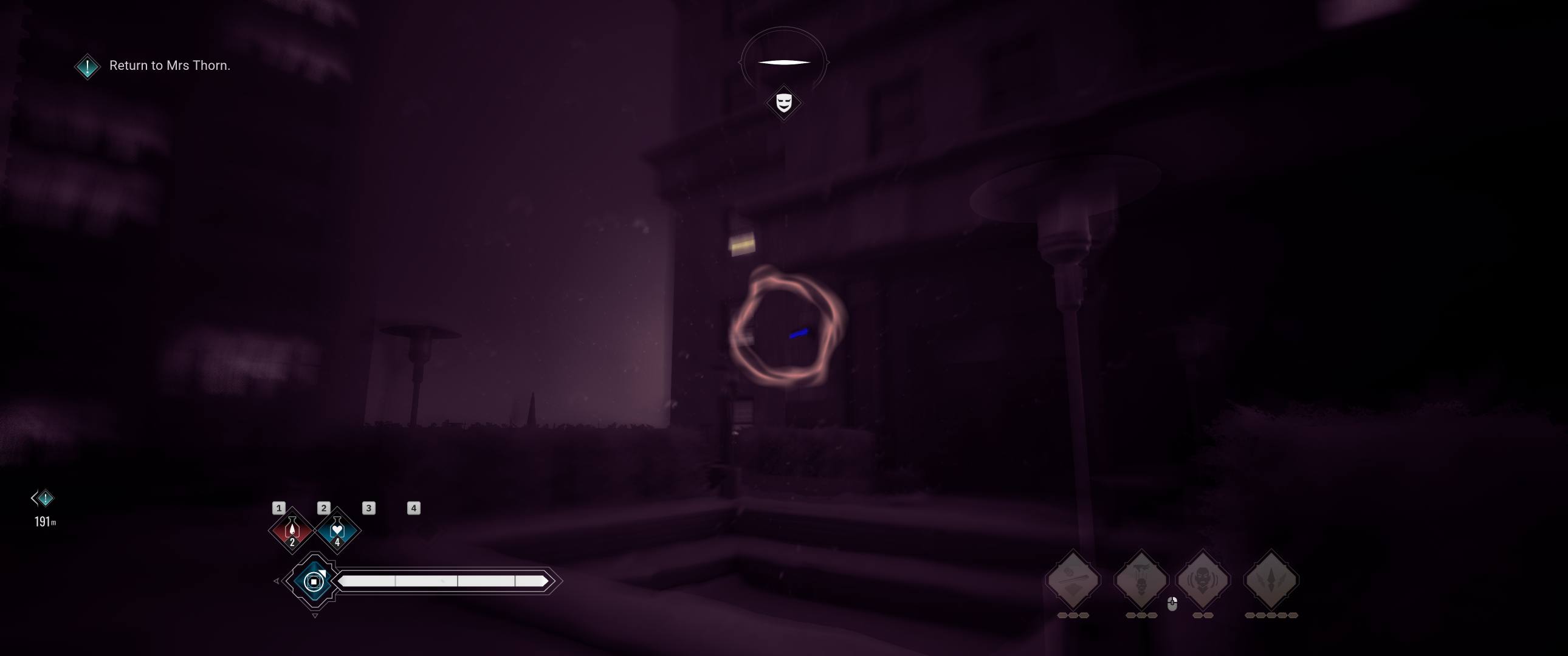Image resolution: width=1568 pixels, height=656 pixels.
Task: Toggle empty quick-slot 4
Action: [413, 508]
